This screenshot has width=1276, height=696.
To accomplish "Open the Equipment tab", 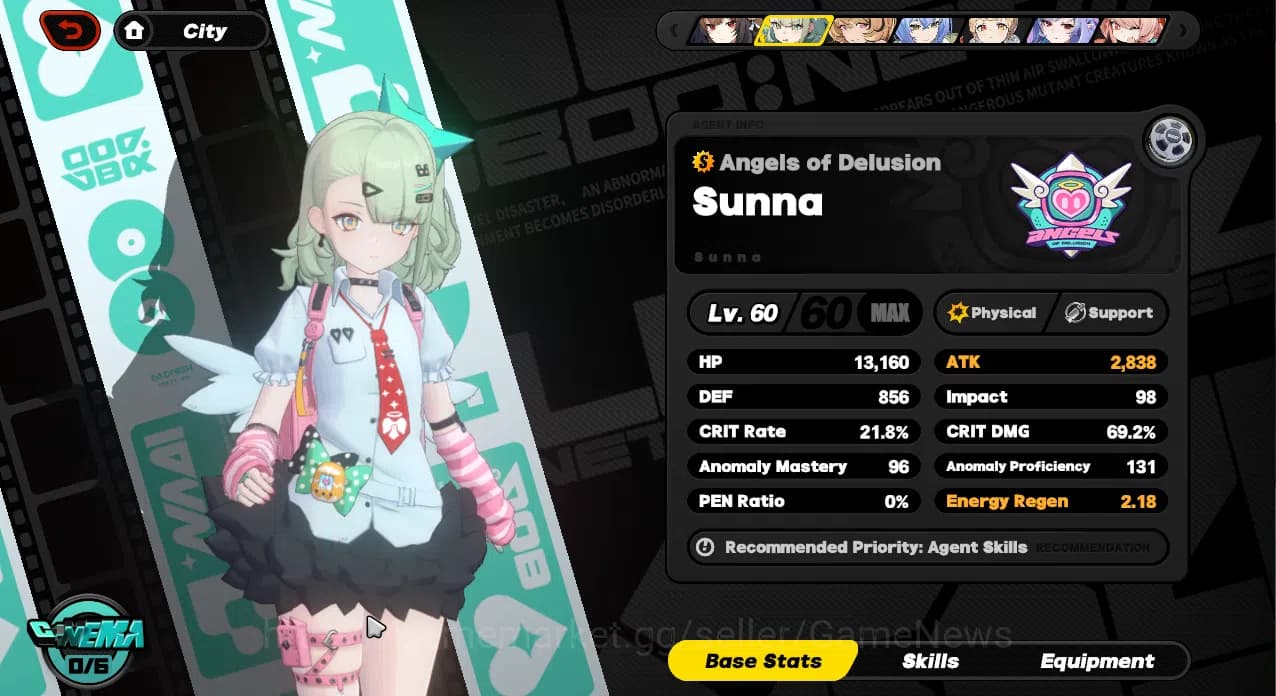I will (1096, 661).
